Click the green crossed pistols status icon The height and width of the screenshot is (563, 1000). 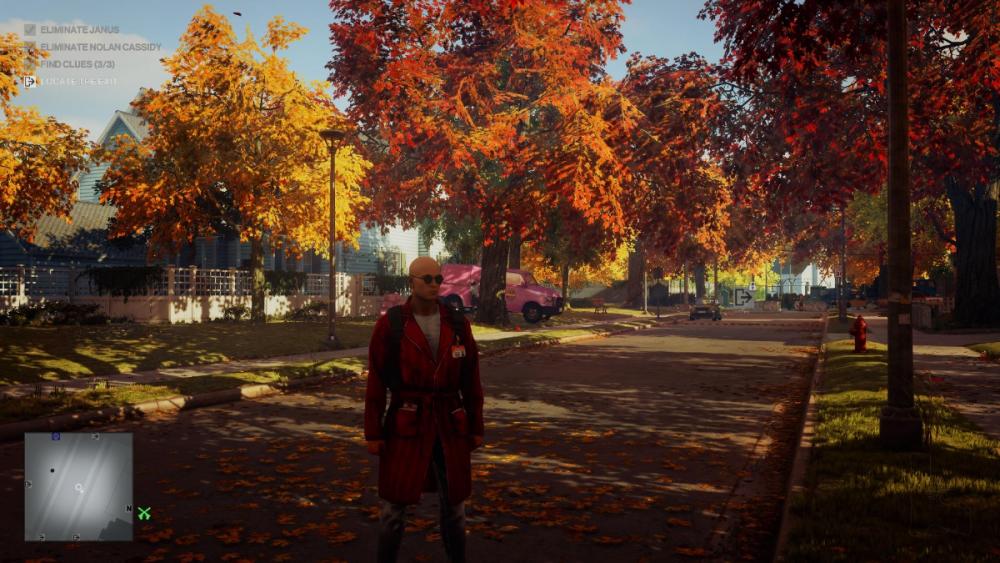[144, 513]
